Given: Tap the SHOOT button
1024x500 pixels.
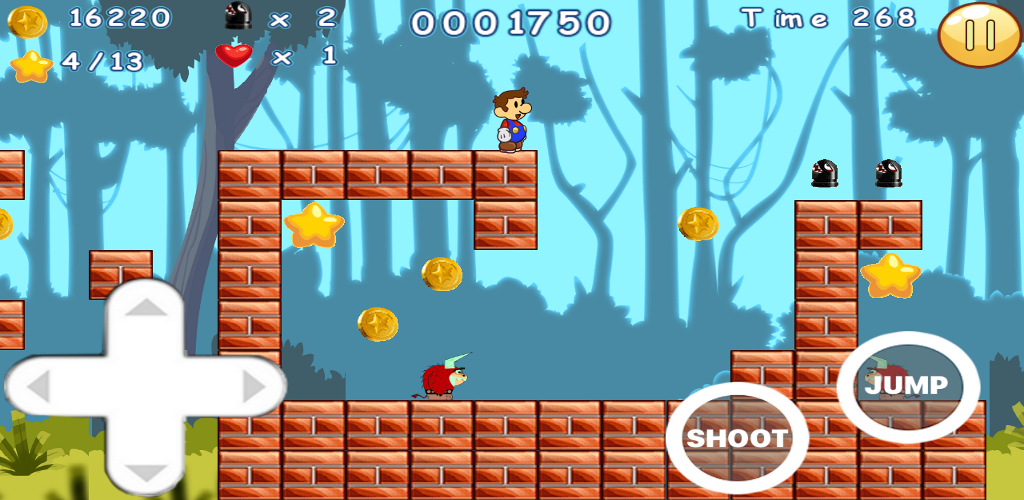Looking at the screenshot, I should click(737, 438).
